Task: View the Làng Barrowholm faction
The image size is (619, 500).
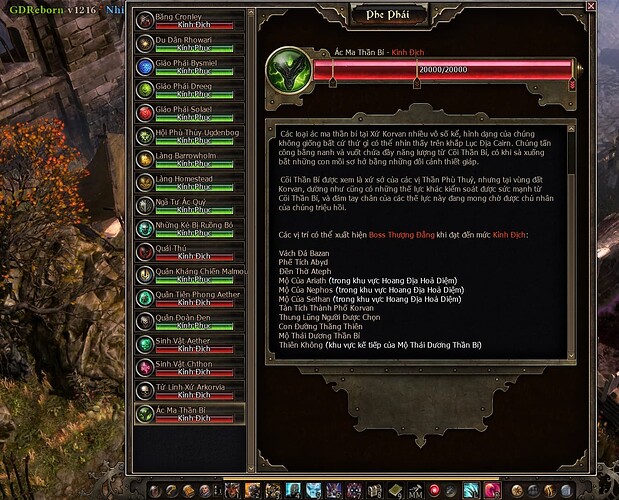Action: coord(188,159)
